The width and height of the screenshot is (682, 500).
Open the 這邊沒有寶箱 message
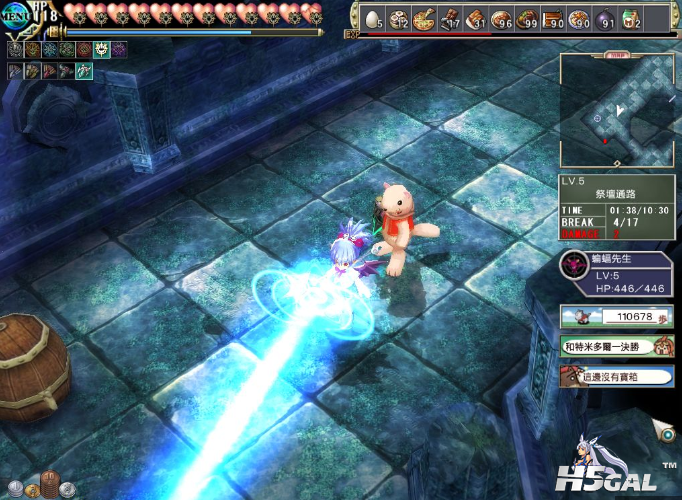616,376
